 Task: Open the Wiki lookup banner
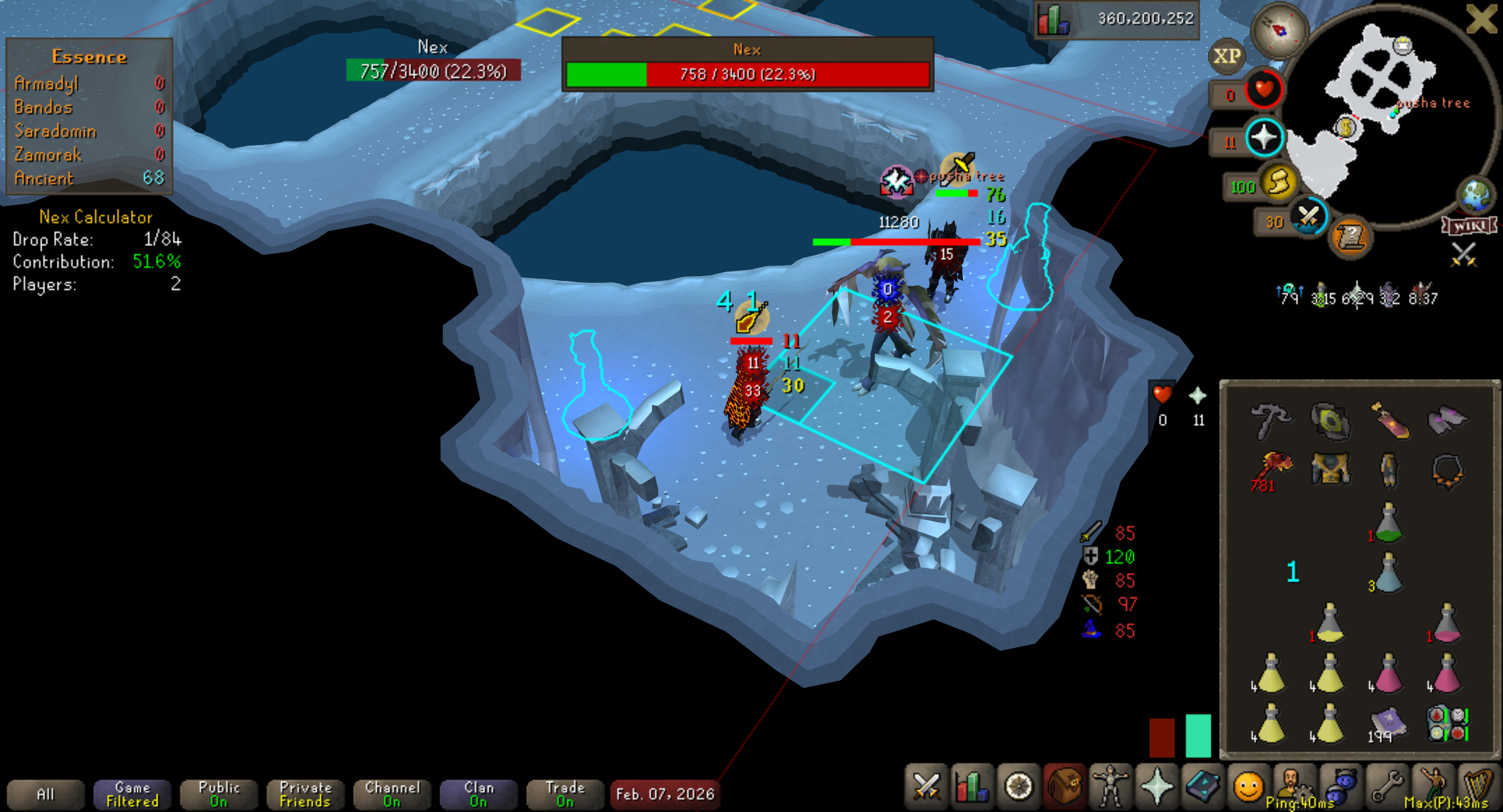click(x=1469, y=226)
